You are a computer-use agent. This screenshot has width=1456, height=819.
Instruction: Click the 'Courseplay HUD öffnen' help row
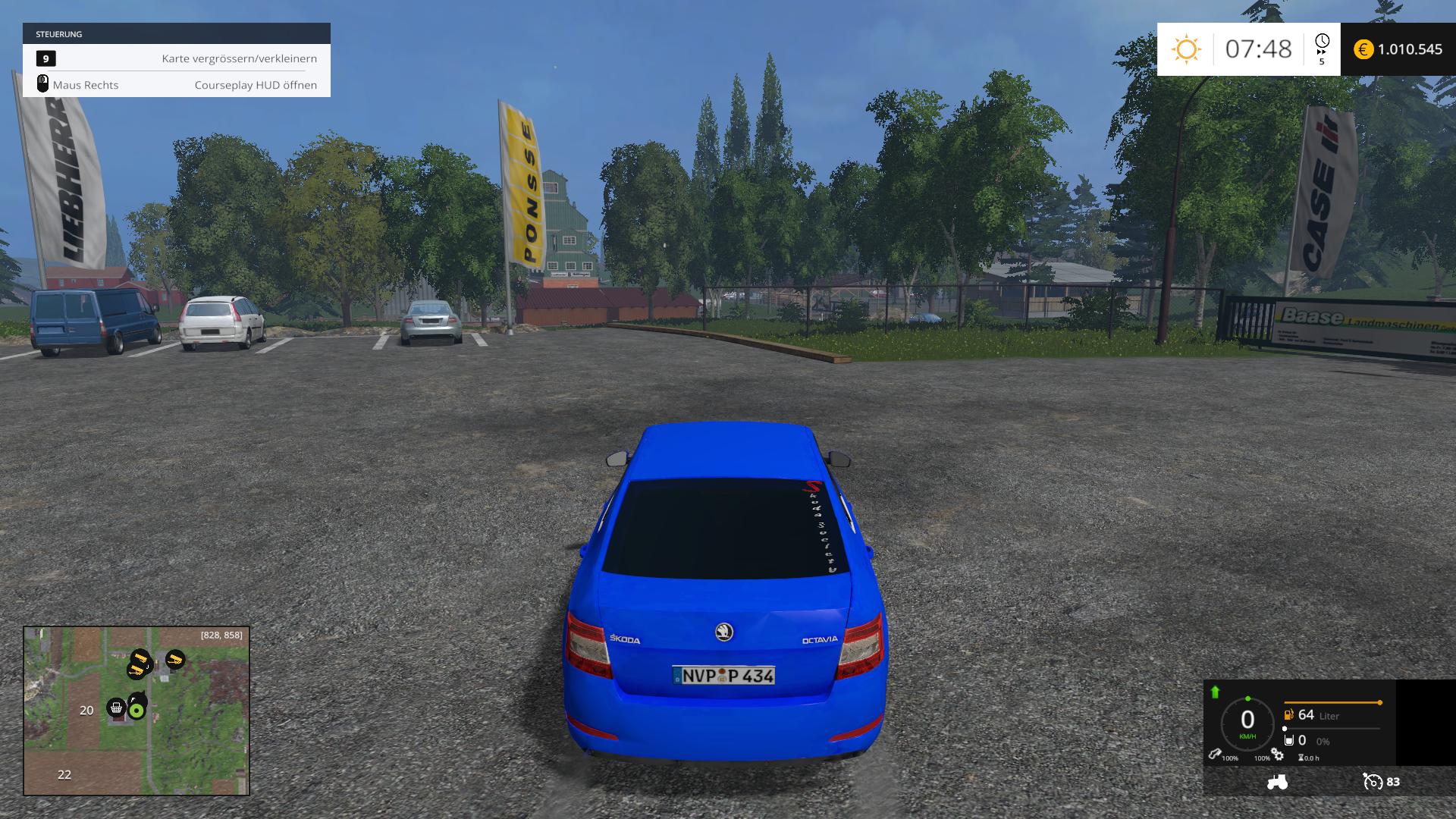click(177, 85)
